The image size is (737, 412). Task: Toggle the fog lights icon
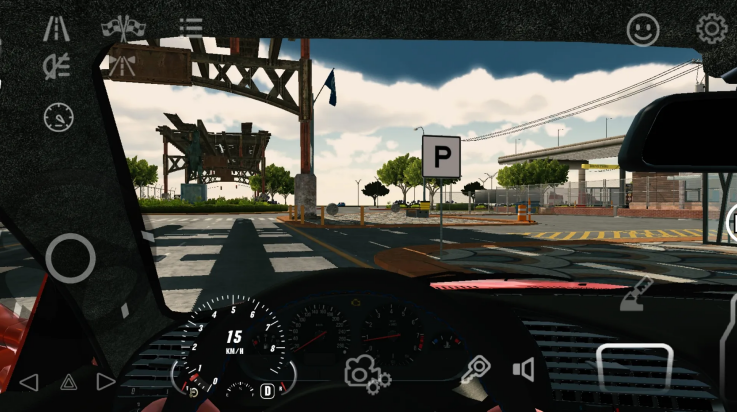[56, 66]
